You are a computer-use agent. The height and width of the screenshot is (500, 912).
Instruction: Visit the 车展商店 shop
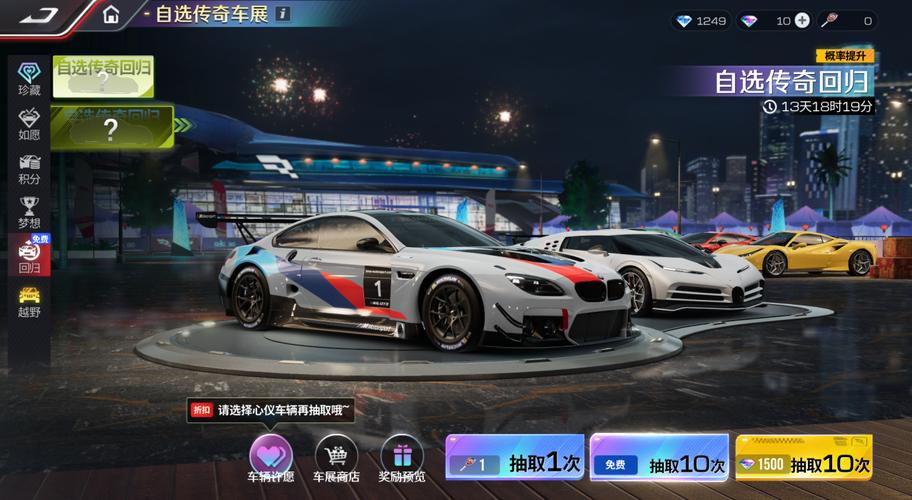[x=336, y=457]
